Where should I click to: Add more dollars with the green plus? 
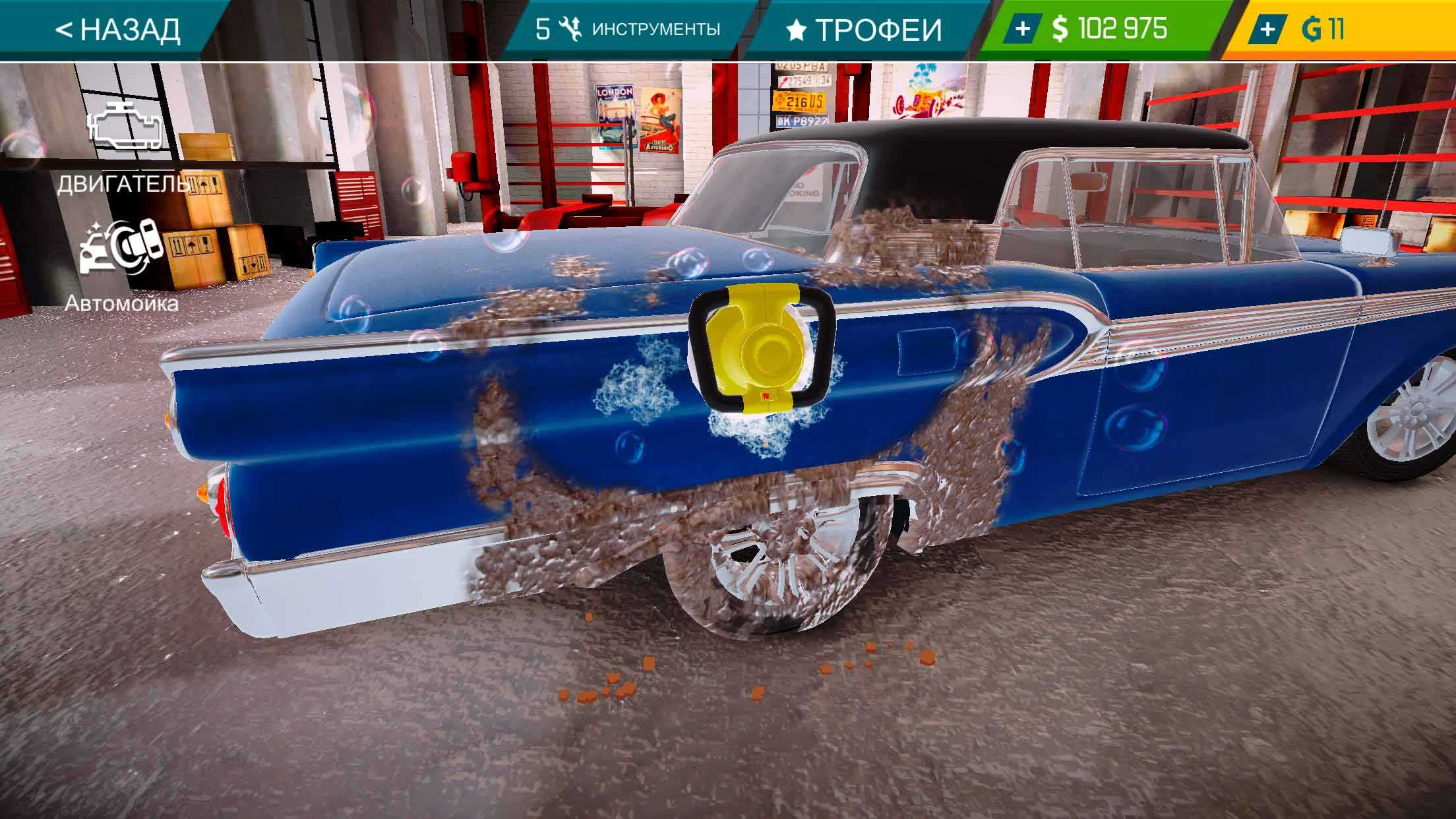(1023, 30)
